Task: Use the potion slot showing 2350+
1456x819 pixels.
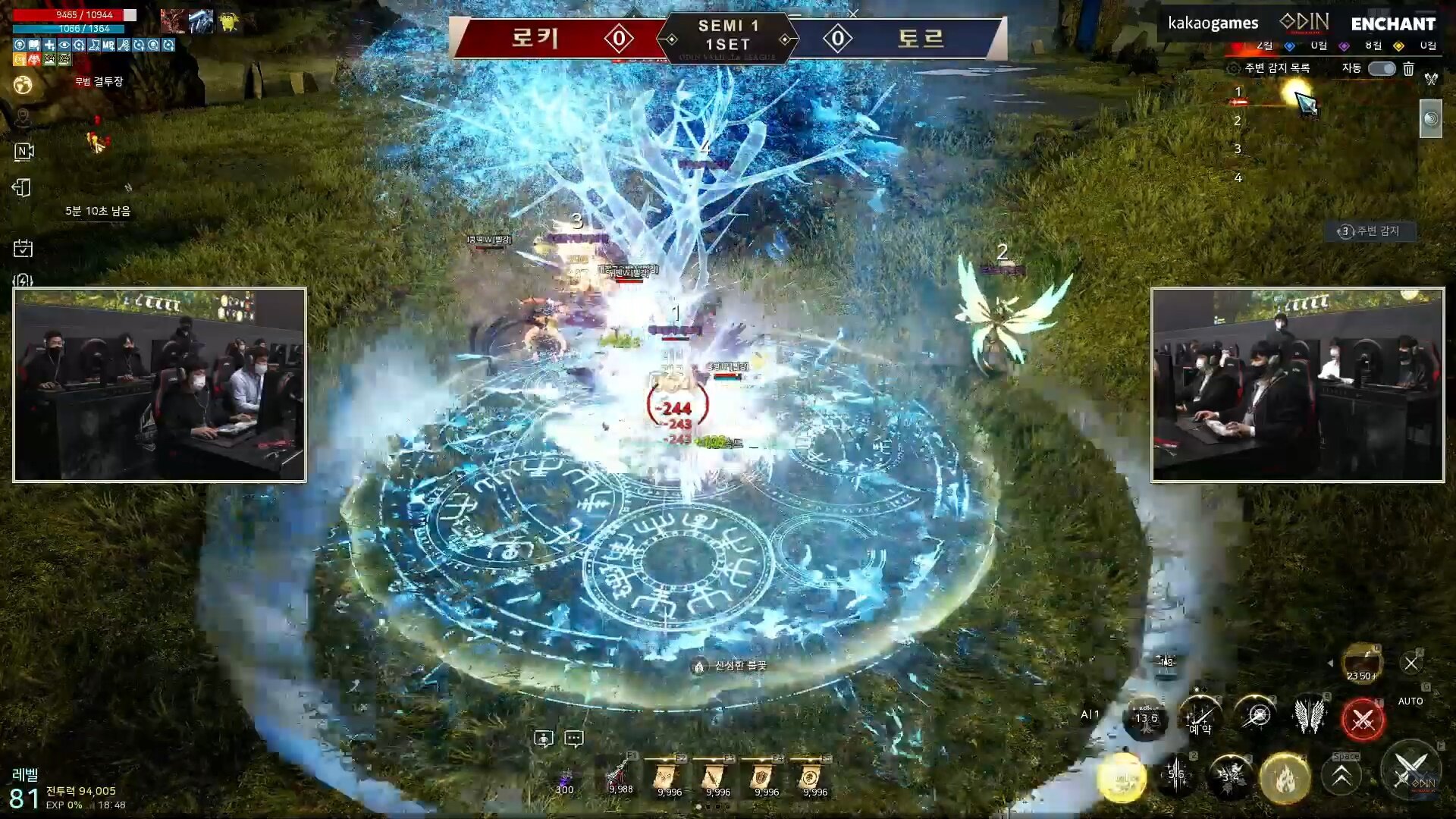Action: 1362,664
